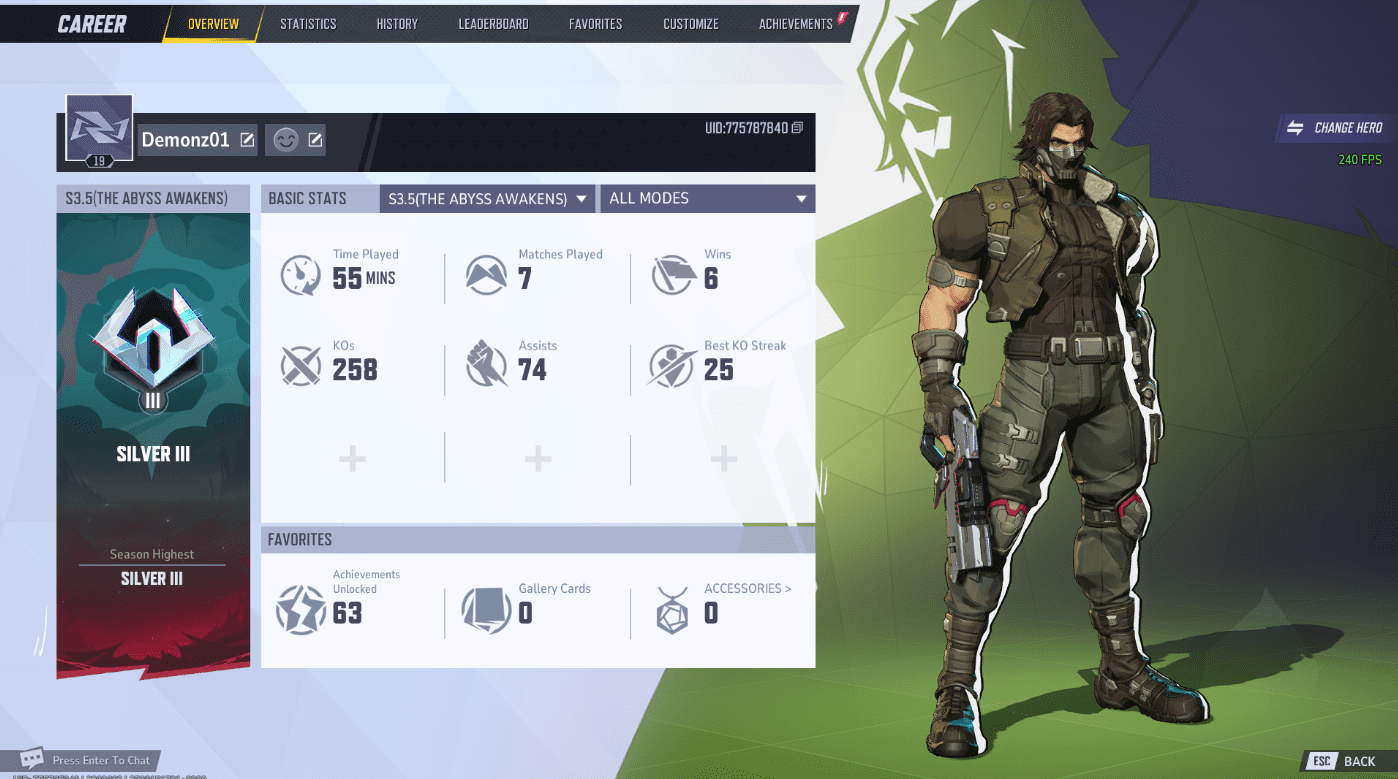Add a stat with a plus placeholder slot

click(x=352, y=458)
